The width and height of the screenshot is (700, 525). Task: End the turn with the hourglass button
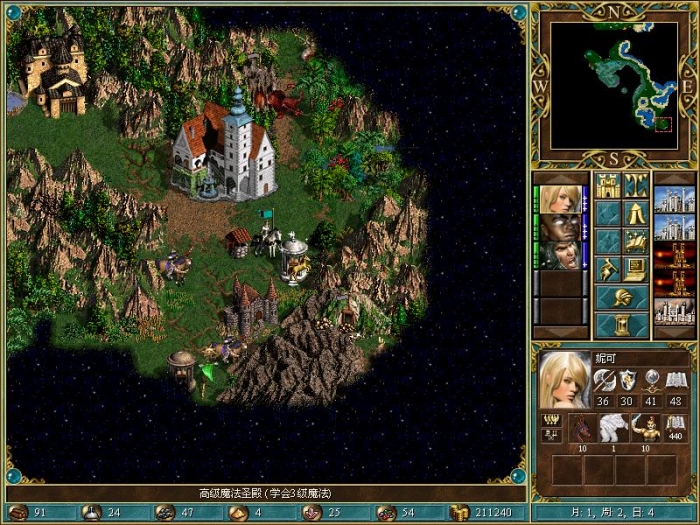621,325
